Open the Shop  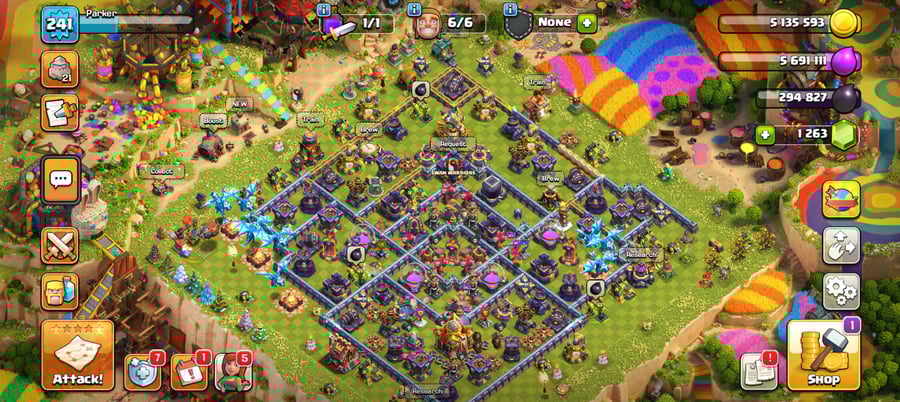pos(822,357)
